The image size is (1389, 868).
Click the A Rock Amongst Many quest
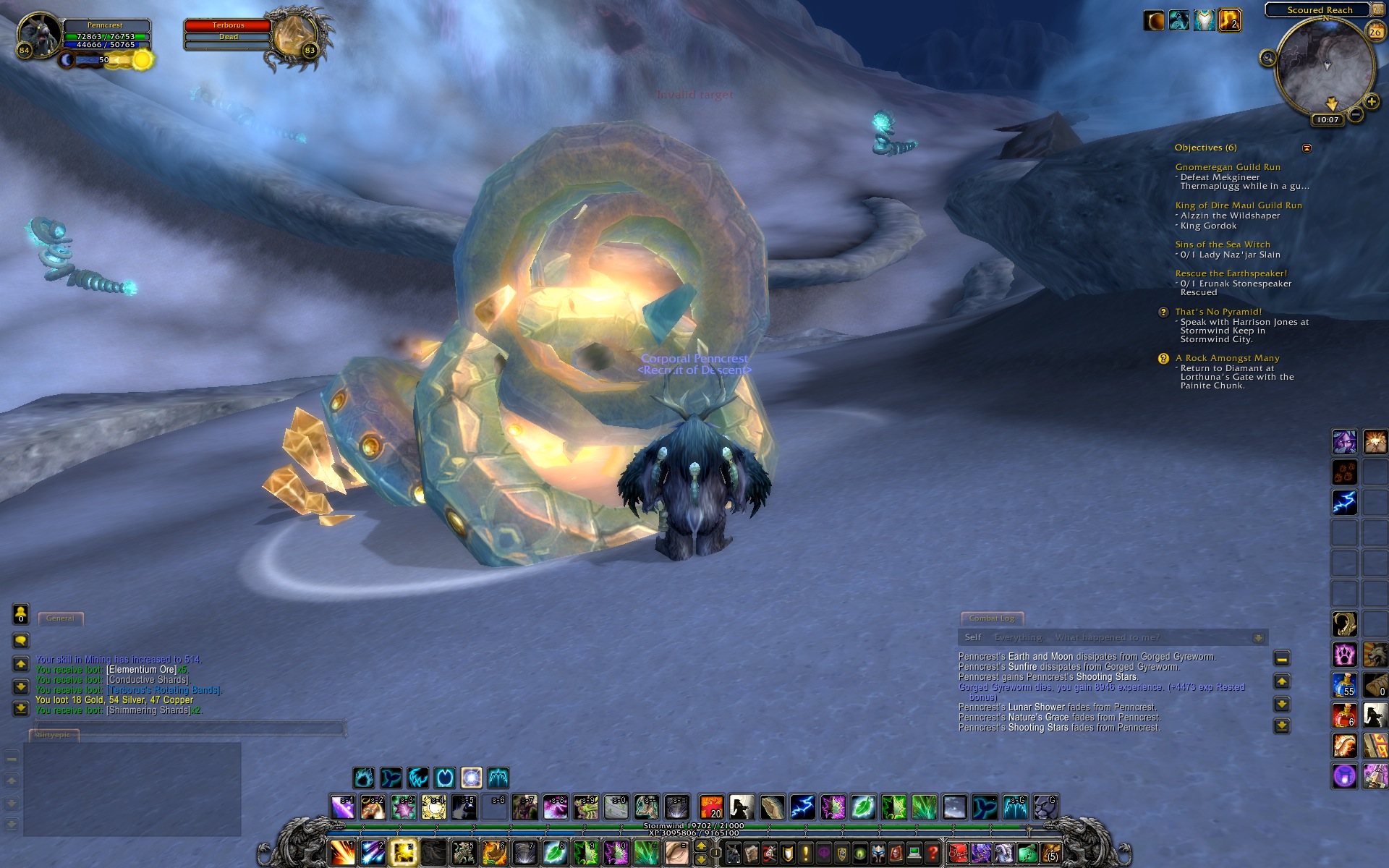coord(1227,358)
